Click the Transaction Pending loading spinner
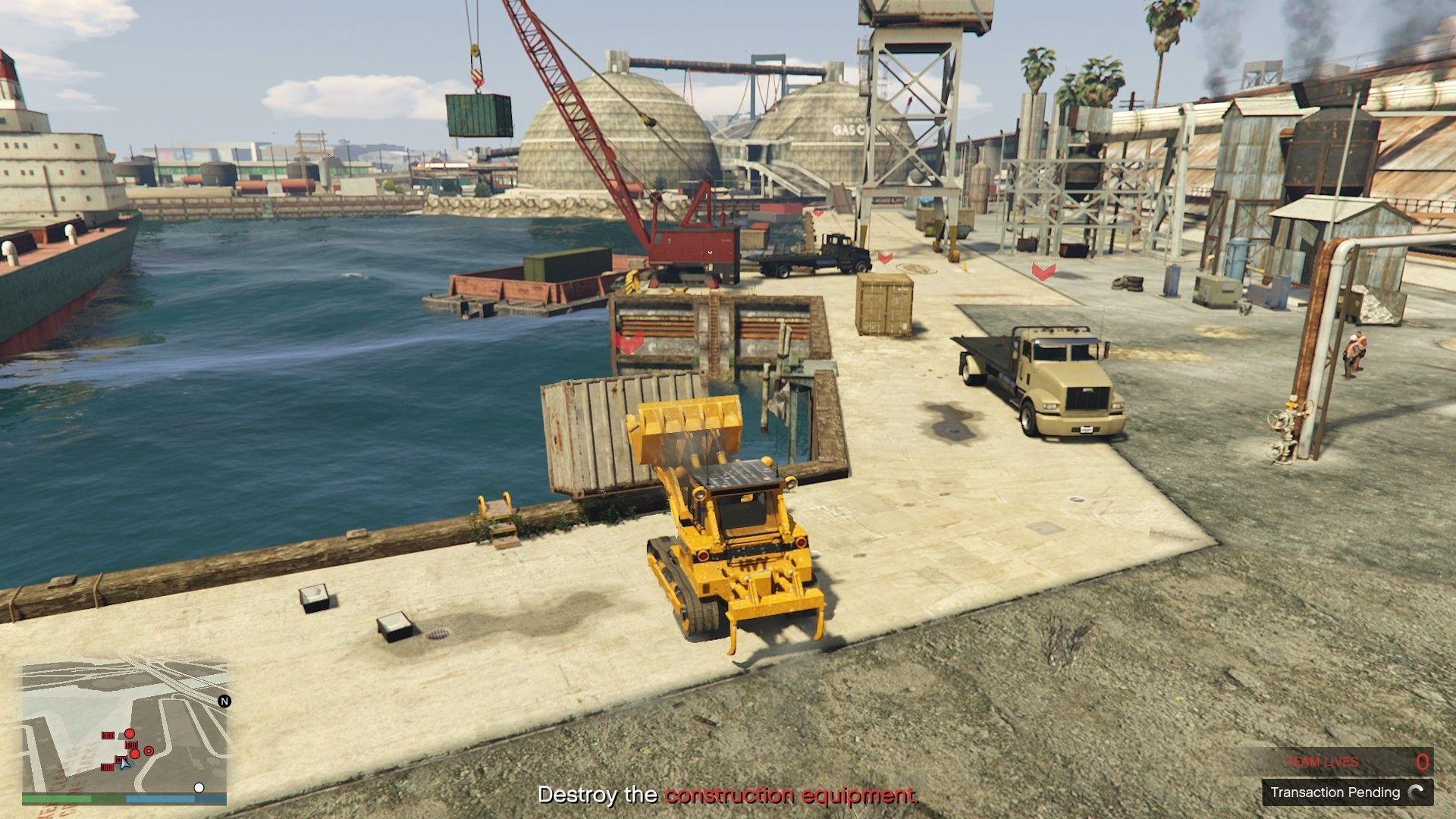1456x819 pixels. (x=1415, y=792)
